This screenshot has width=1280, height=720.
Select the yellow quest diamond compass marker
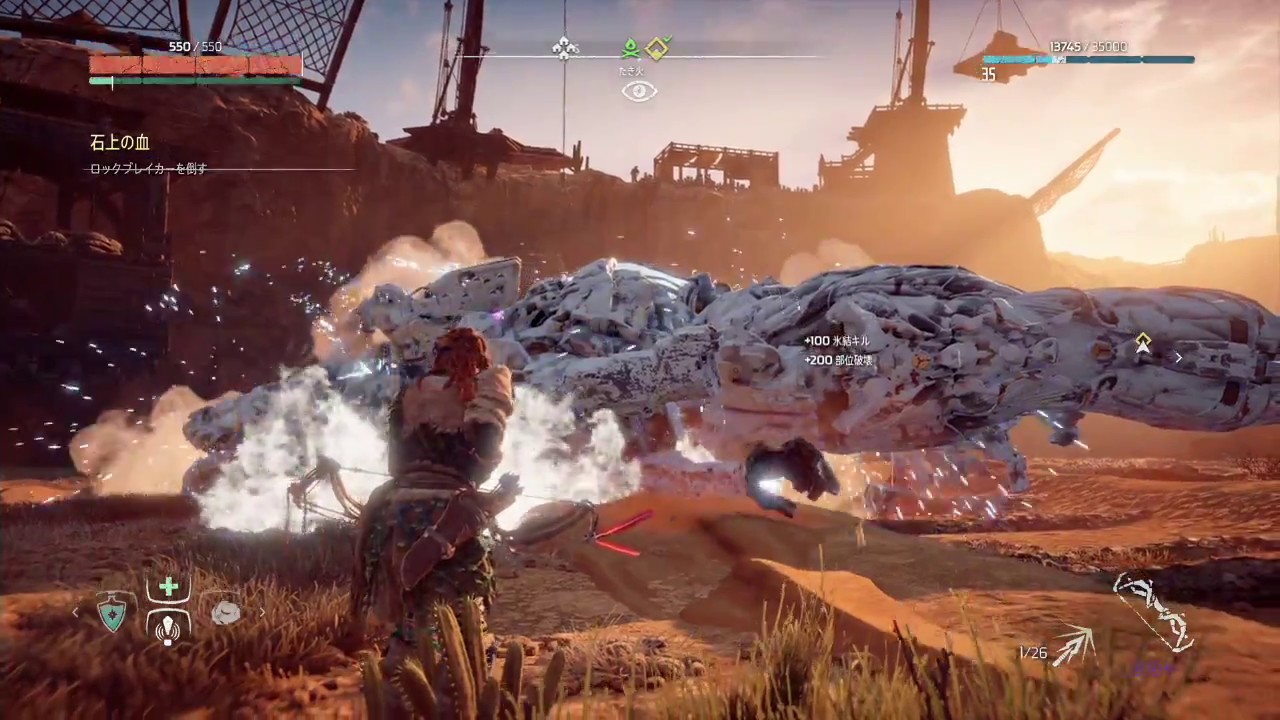click(657, 47)
